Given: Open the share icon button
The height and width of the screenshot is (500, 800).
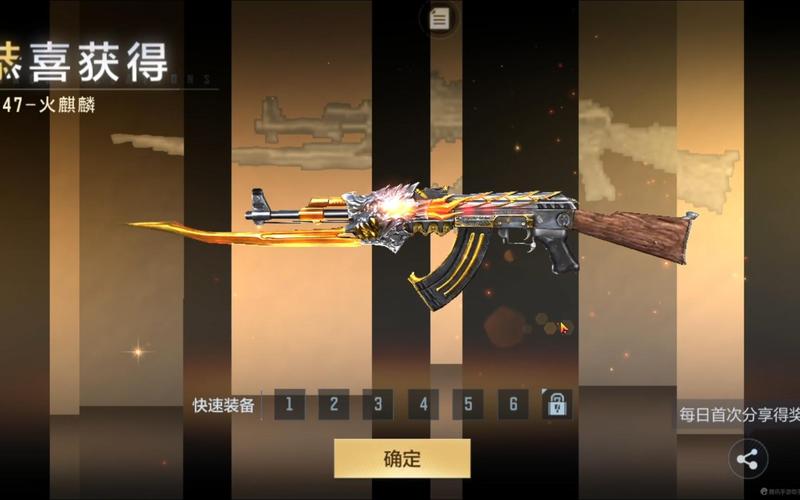Looking at the screenshot, I should [748, 460].
